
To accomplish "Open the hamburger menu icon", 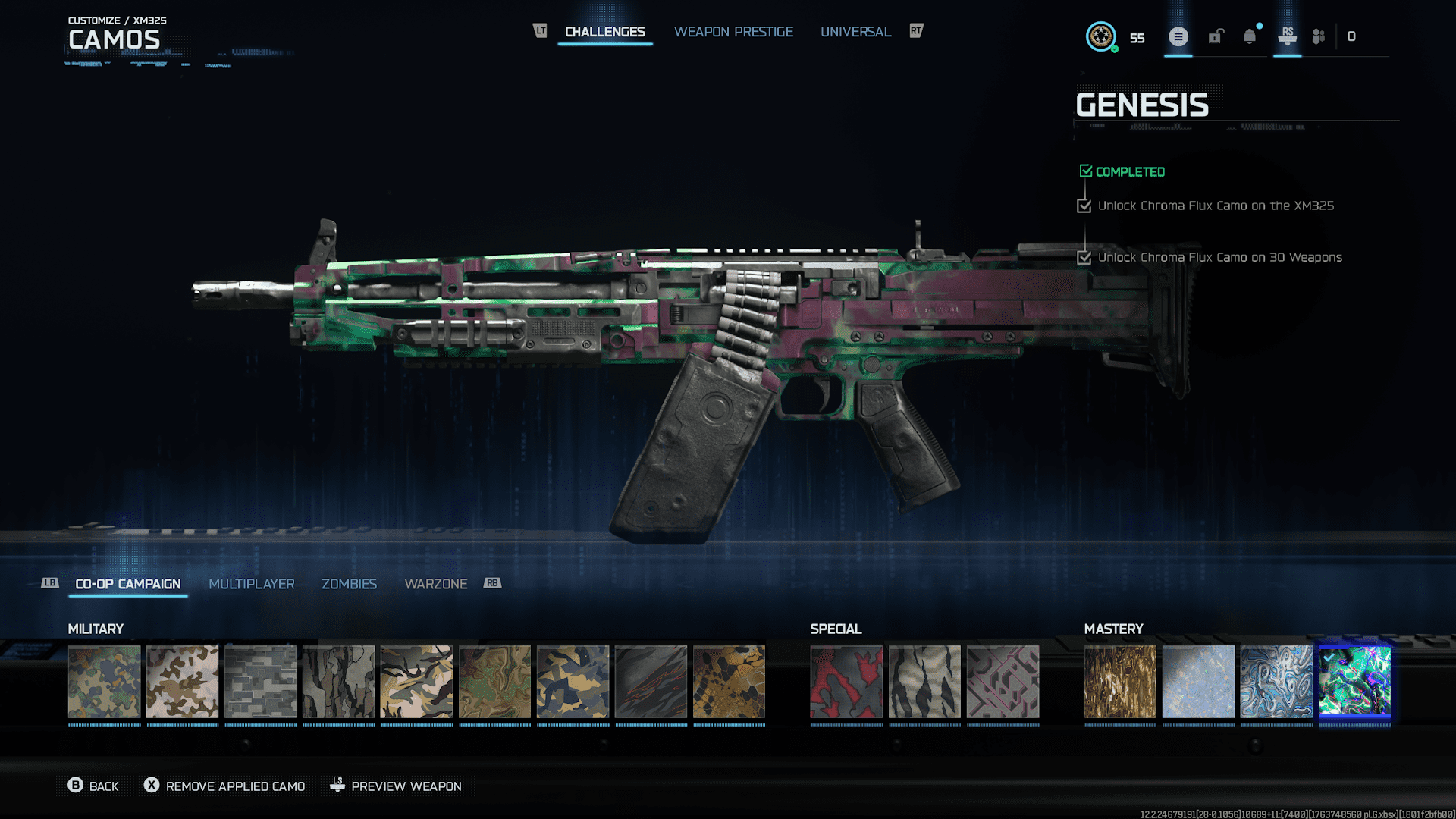I will coord(1178,36).
